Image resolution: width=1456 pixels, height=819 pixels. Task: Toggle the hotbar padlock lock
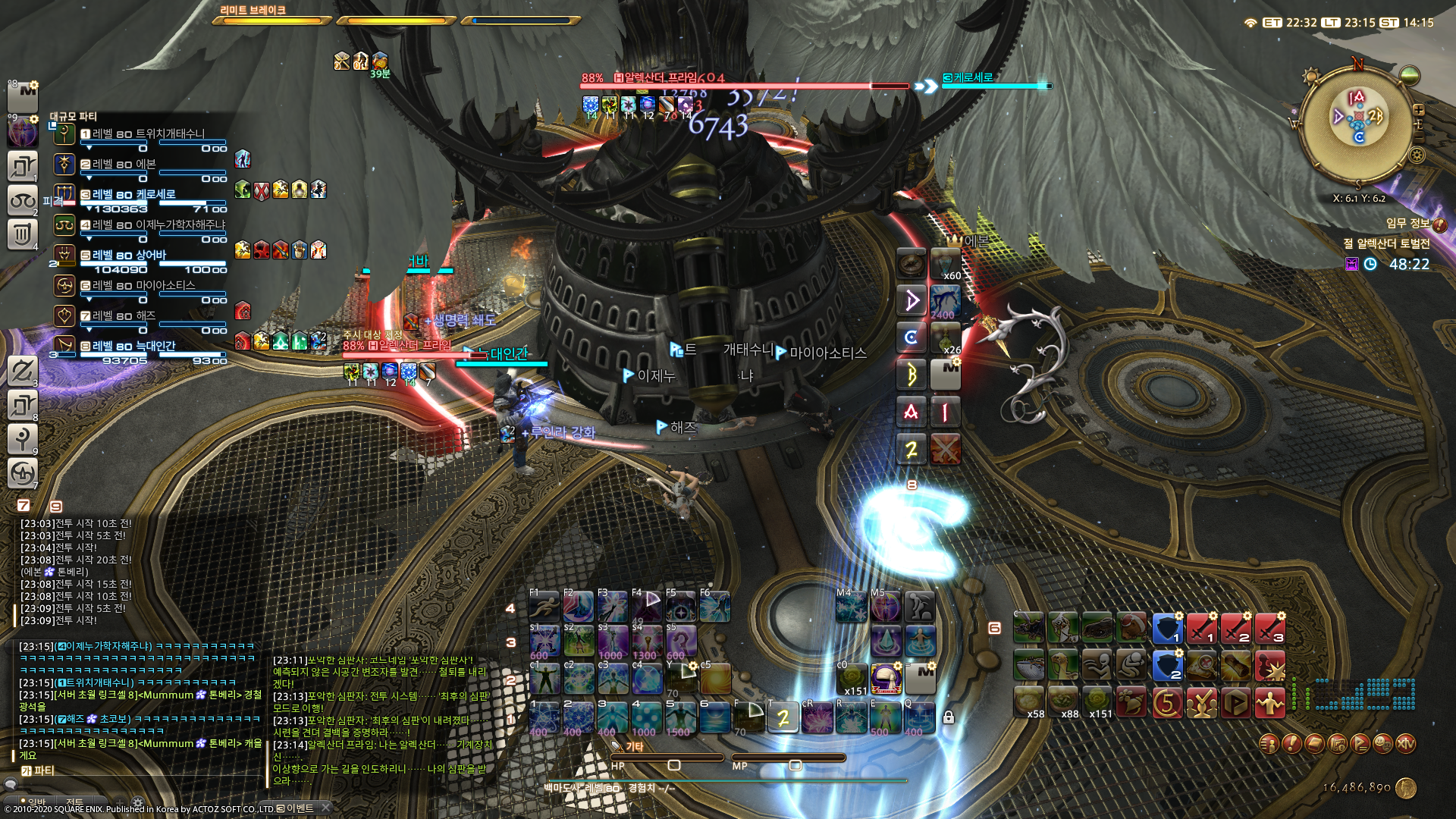[950, 715]
